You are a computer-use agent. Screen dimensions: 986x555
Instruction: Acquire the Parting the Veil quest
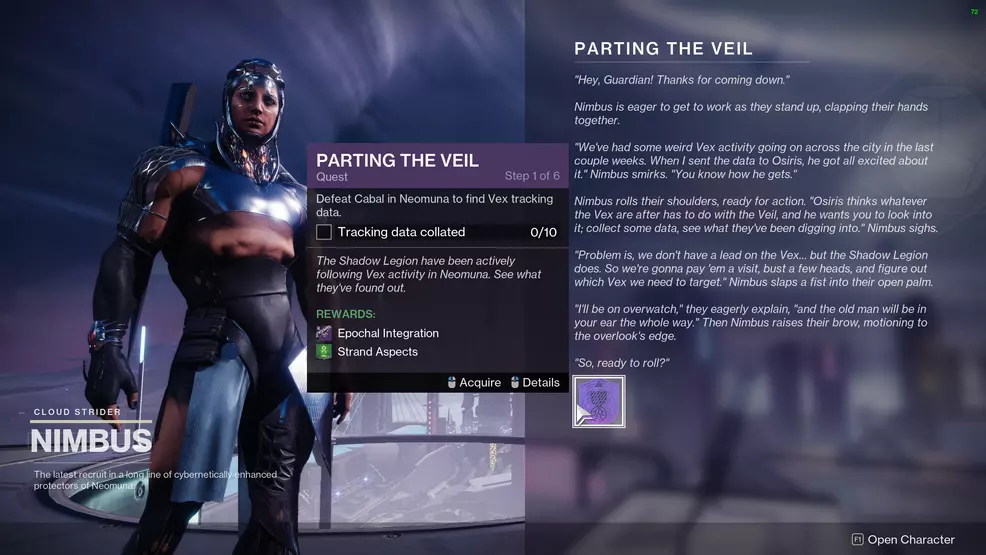tap(473, 383)
